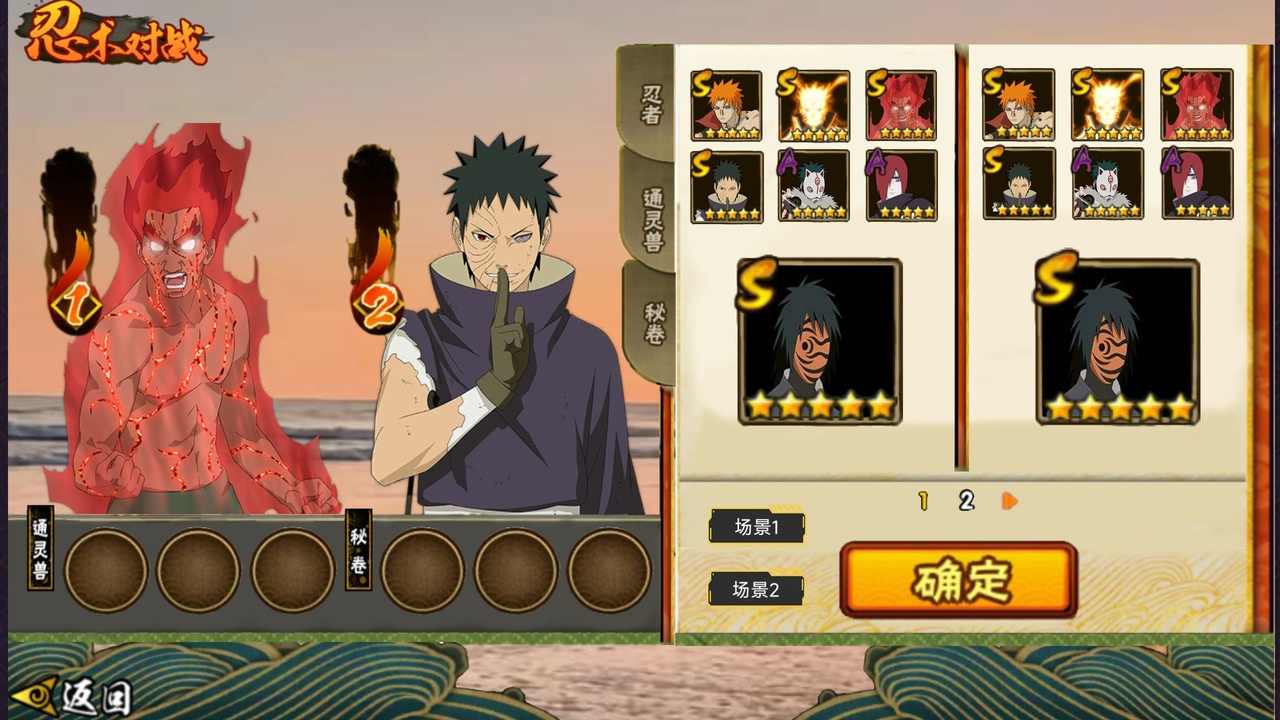The height and width of the screenshot is (720, 1280).
Task: Select the red Kurama-cloak character icon
Action: (x=901, y=103)
